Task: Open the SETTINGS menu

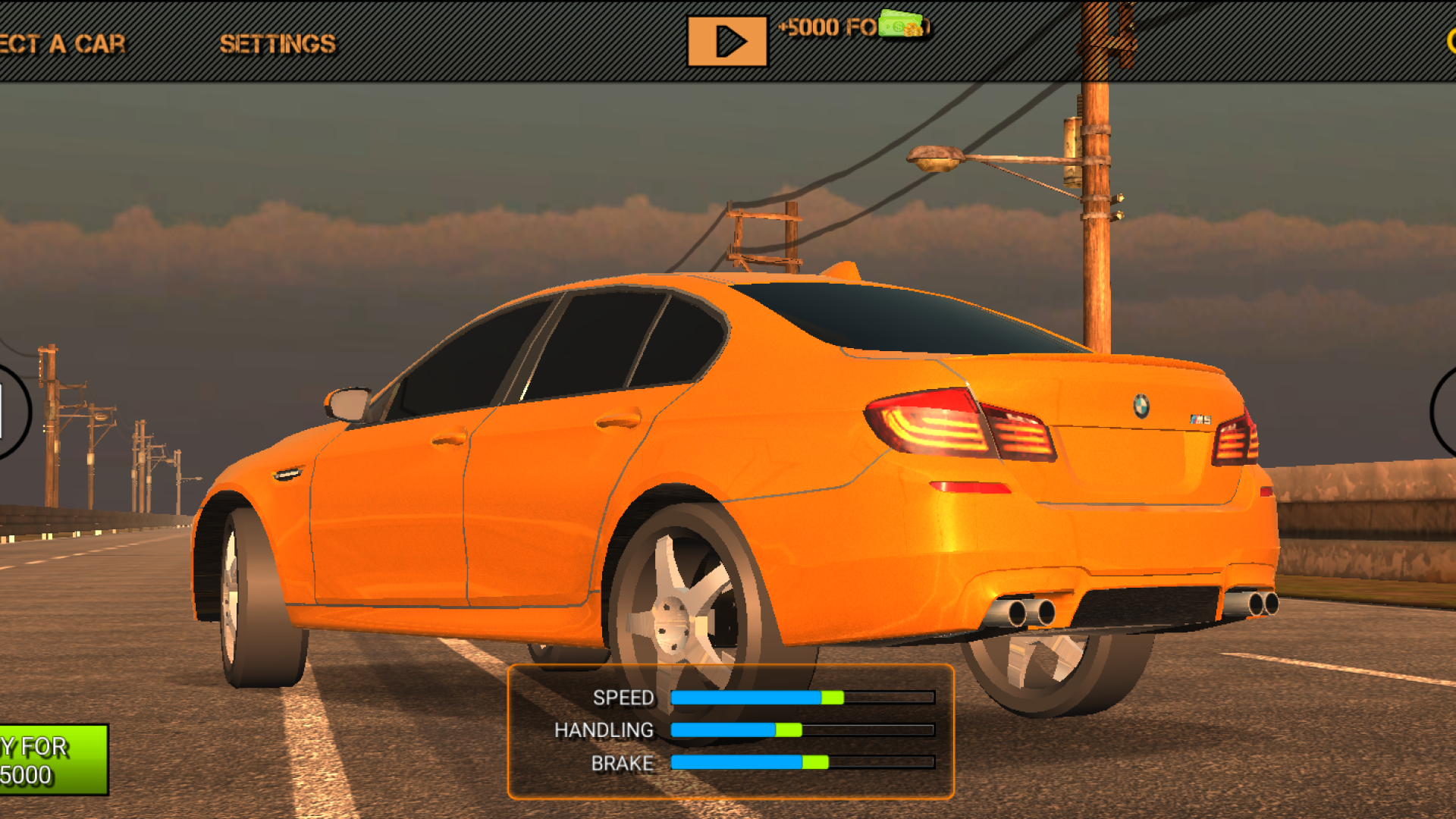Action: click(x=278, y=42)
